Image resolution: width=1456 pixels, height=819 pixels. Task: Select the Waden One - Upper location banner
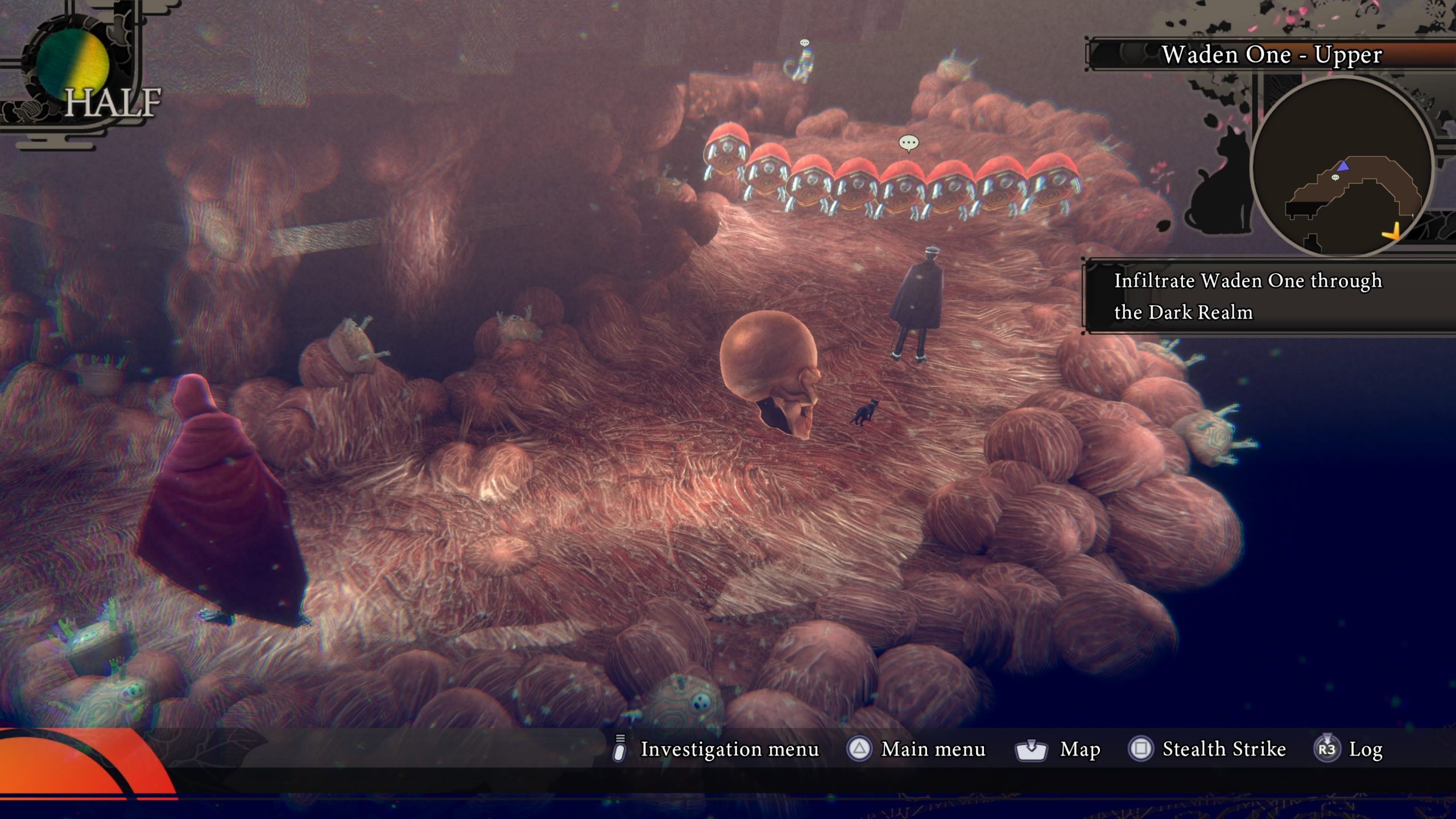tap(1271, 55)
